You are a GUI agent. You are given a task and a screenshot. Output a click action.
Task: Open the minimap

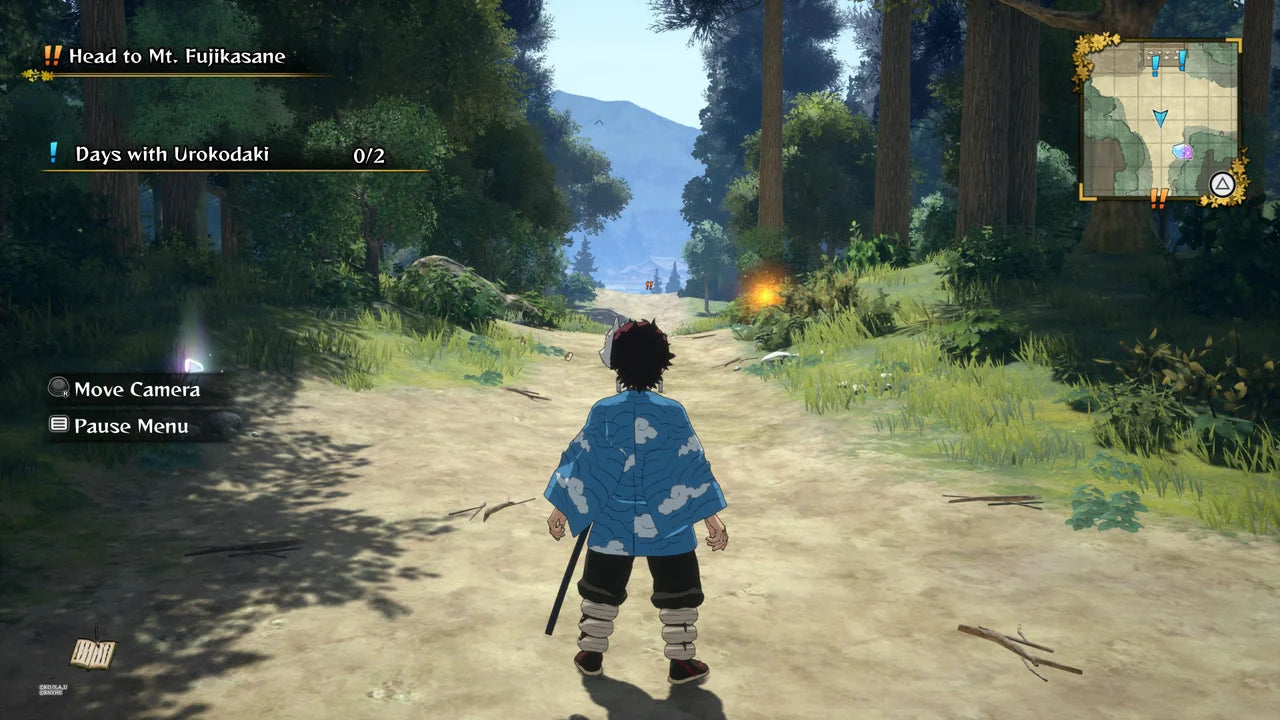[x=1160, y=119]
